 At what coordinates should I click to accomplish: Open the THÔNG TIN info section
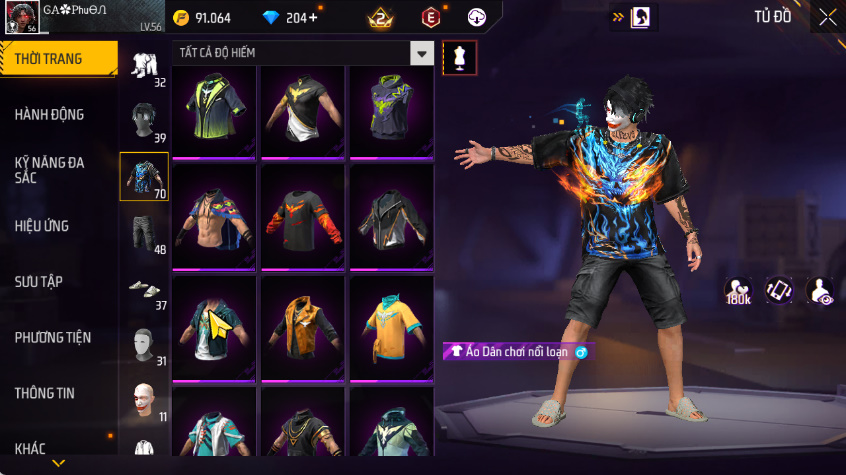coord(45,393)
